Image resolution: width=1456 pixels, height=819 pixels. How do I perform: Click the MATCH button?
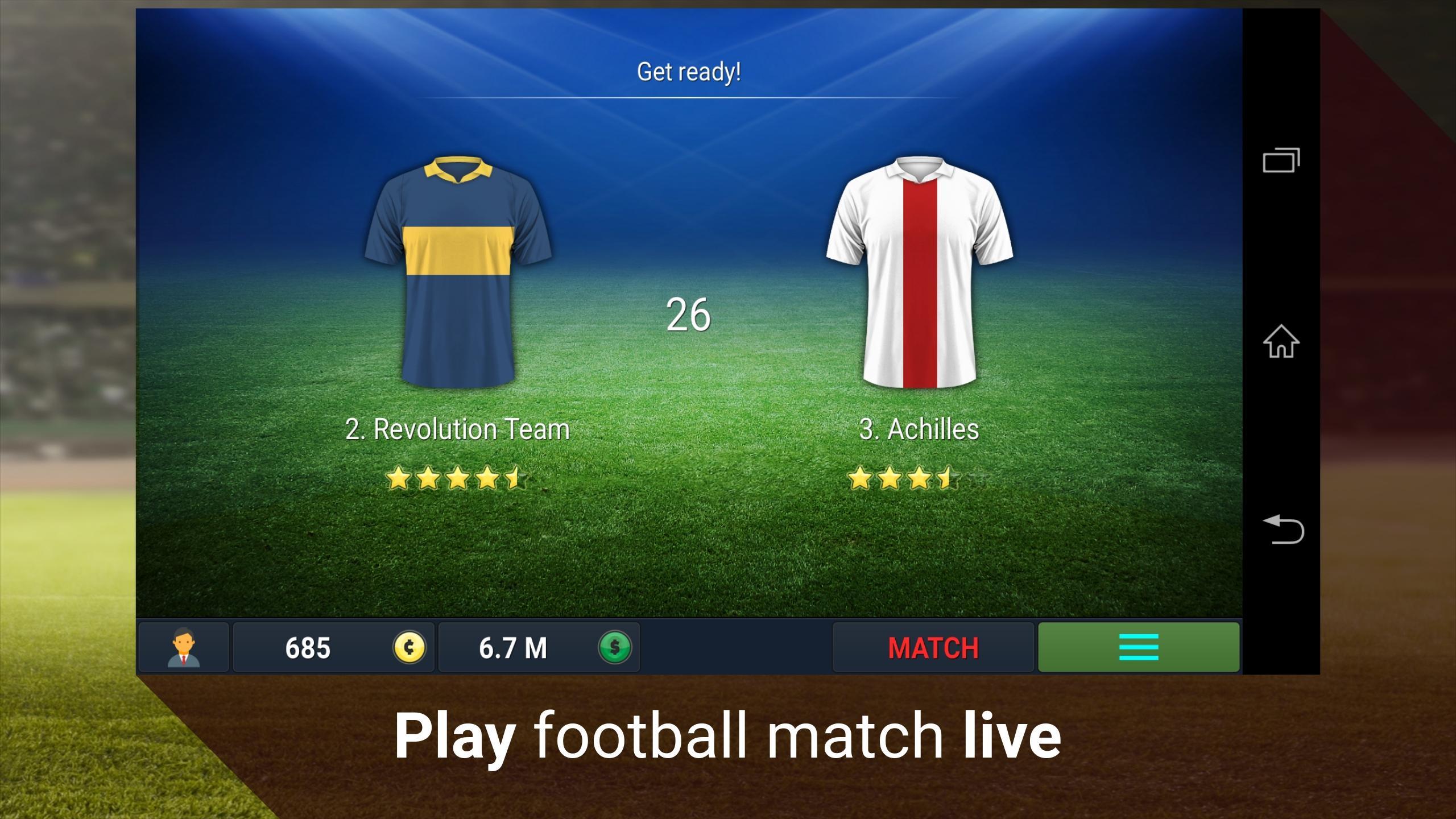tap(933, 647)
